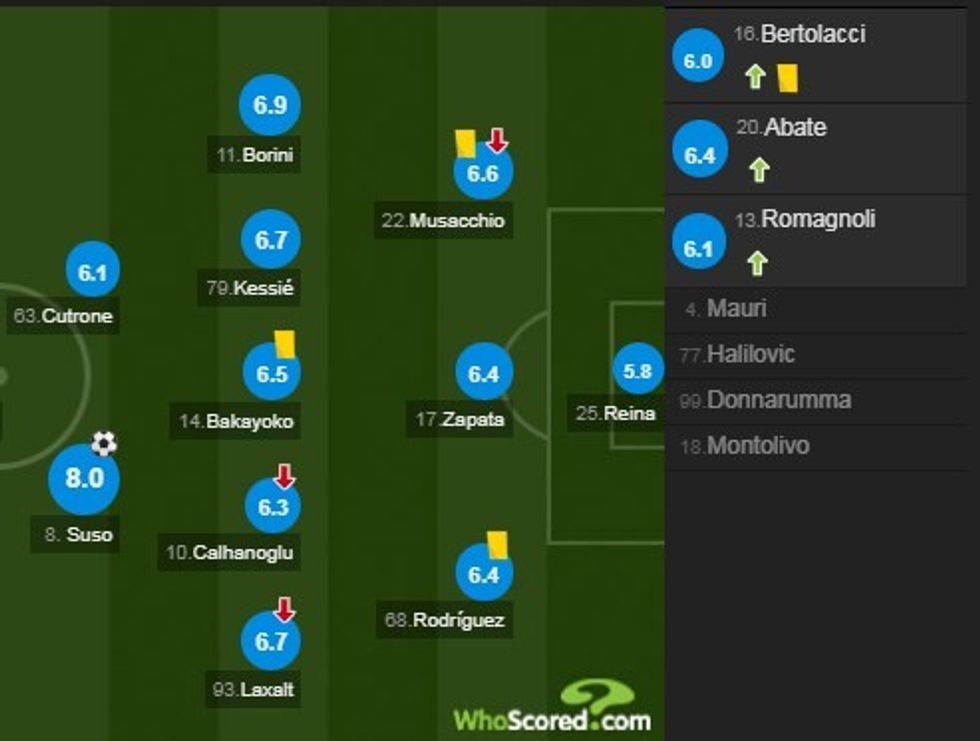Select goalkeeper Reina's rating circle
The image size is (980, 741).
coord(638,372)
